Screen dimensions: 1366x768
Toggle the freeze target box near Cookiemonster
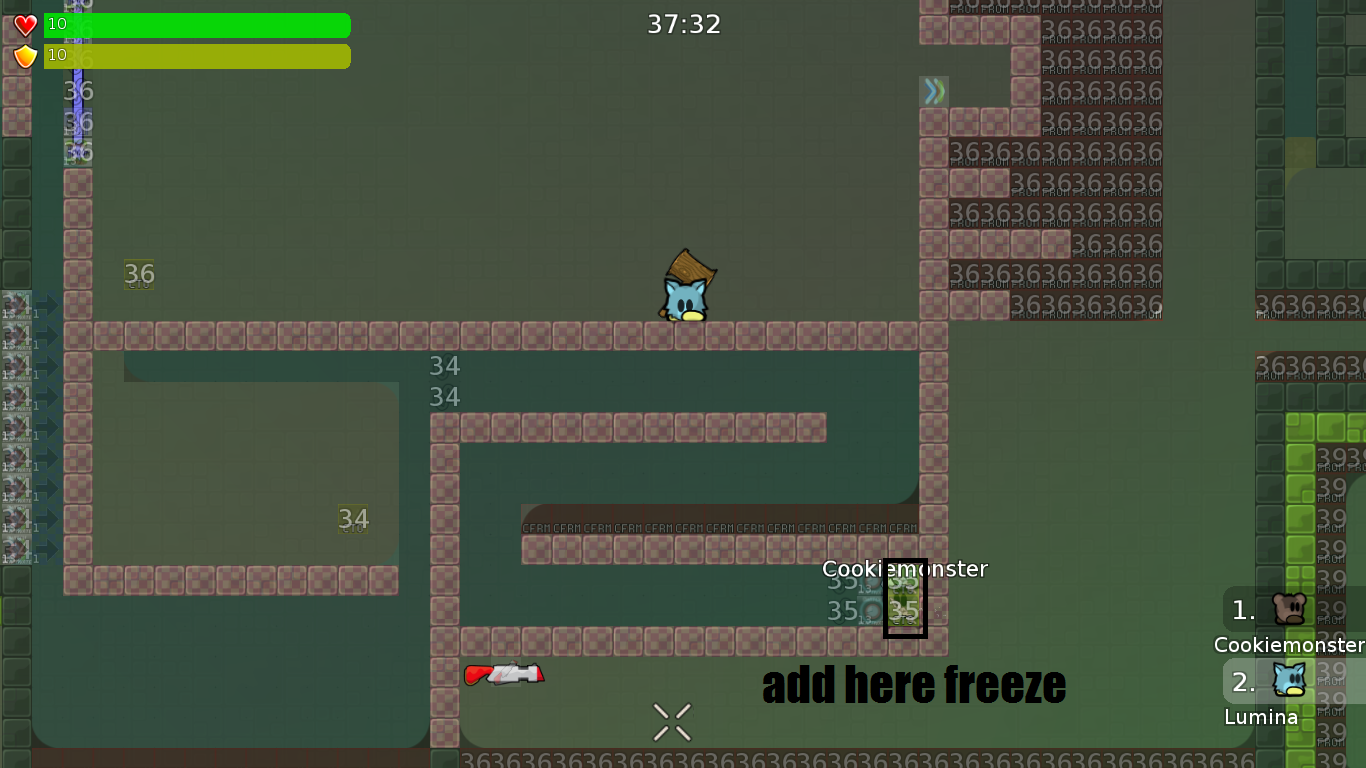click(905, 599)
